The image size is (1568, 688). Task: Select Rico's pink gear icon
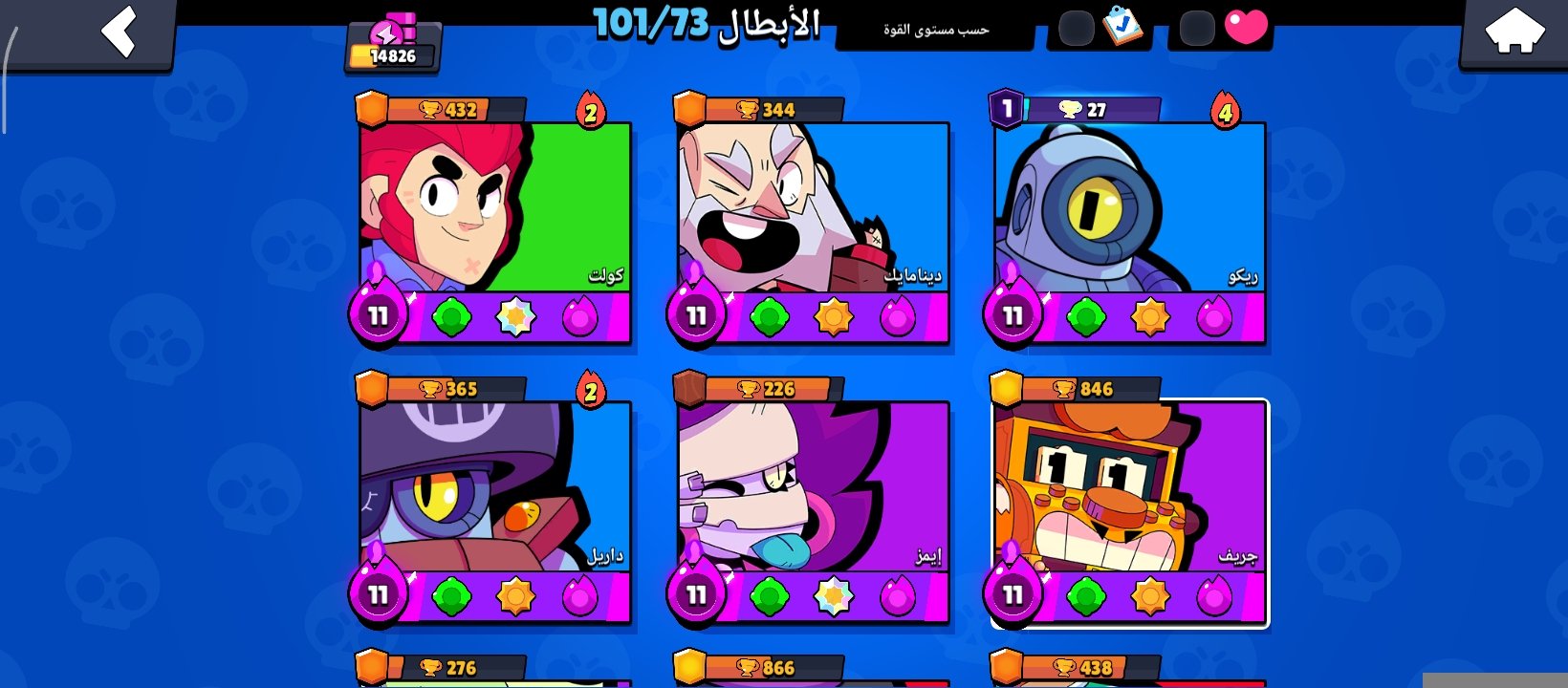click(1212, 318)
